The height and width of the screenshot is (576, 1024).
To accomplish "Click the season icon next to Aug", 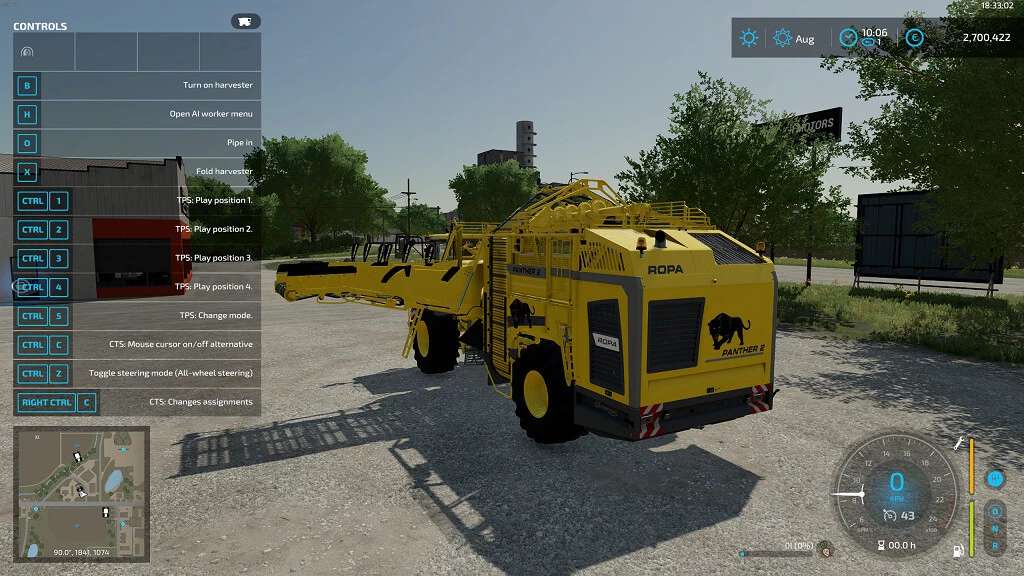I will click(782, 38).
